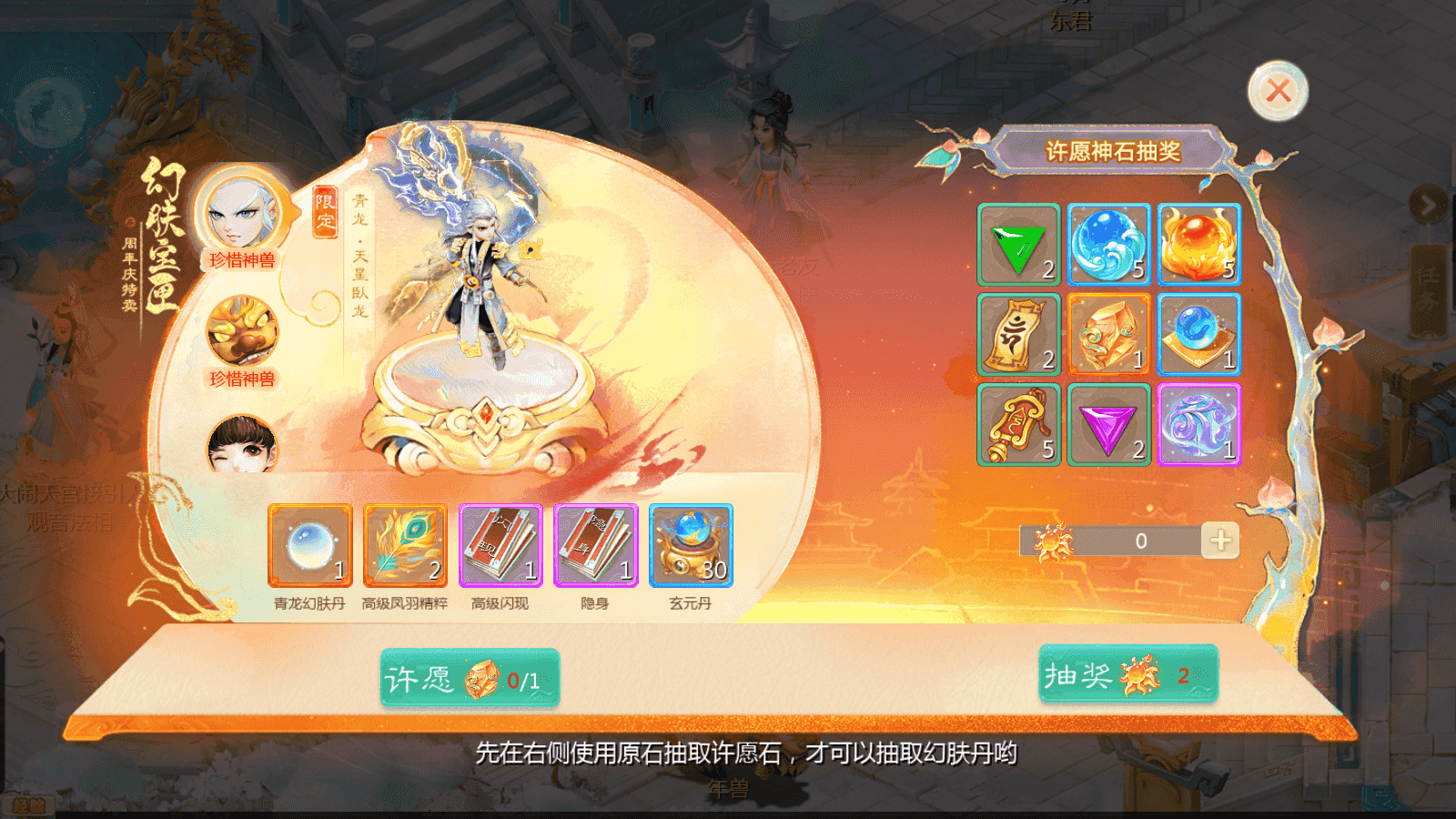The width and height of the screenshot is (1456, 819).
Task: Click the green triangle prize with count 2
Action: (1018, 246)
